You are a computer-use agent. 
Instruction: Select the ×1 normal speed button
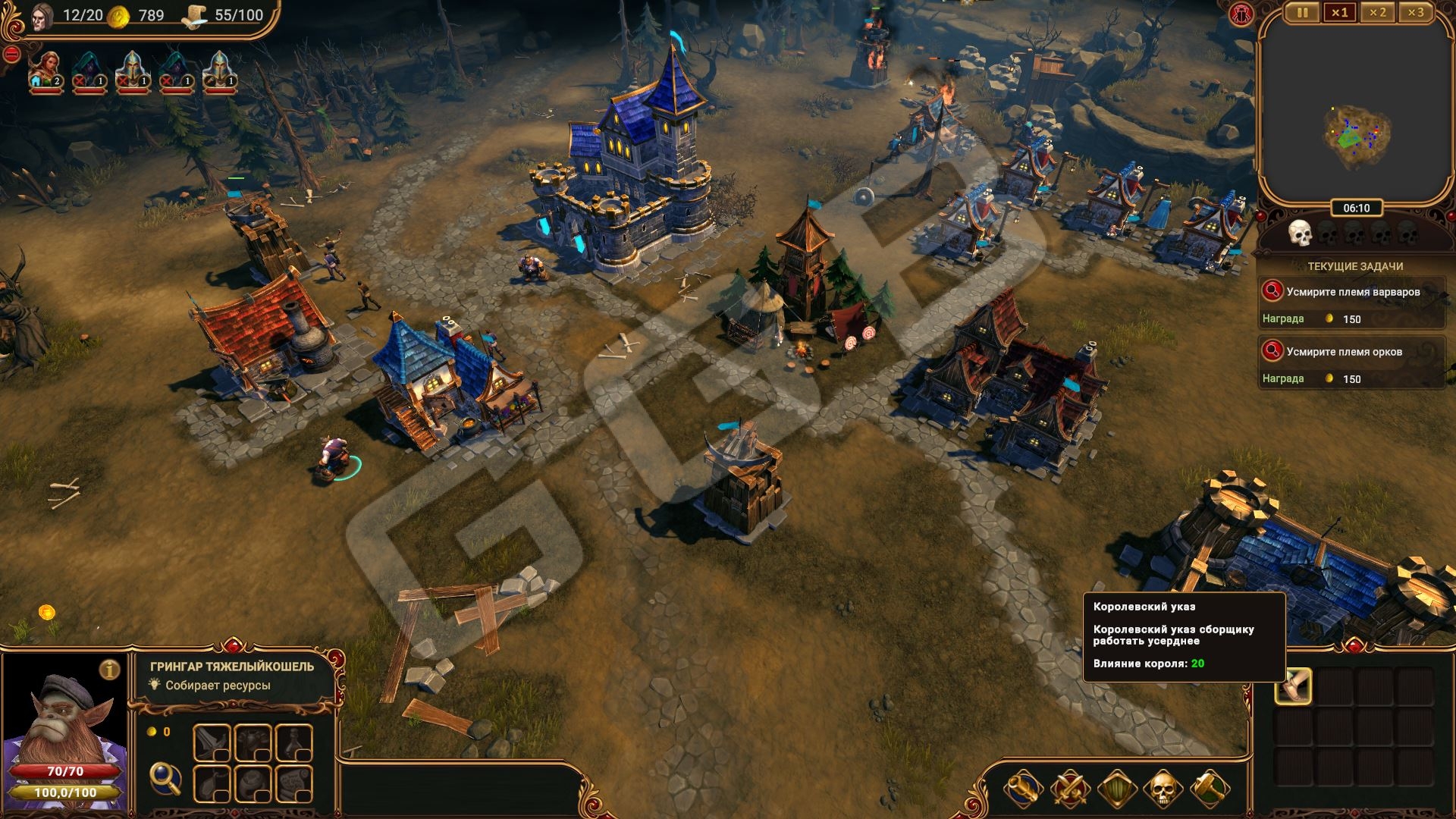1339,12
